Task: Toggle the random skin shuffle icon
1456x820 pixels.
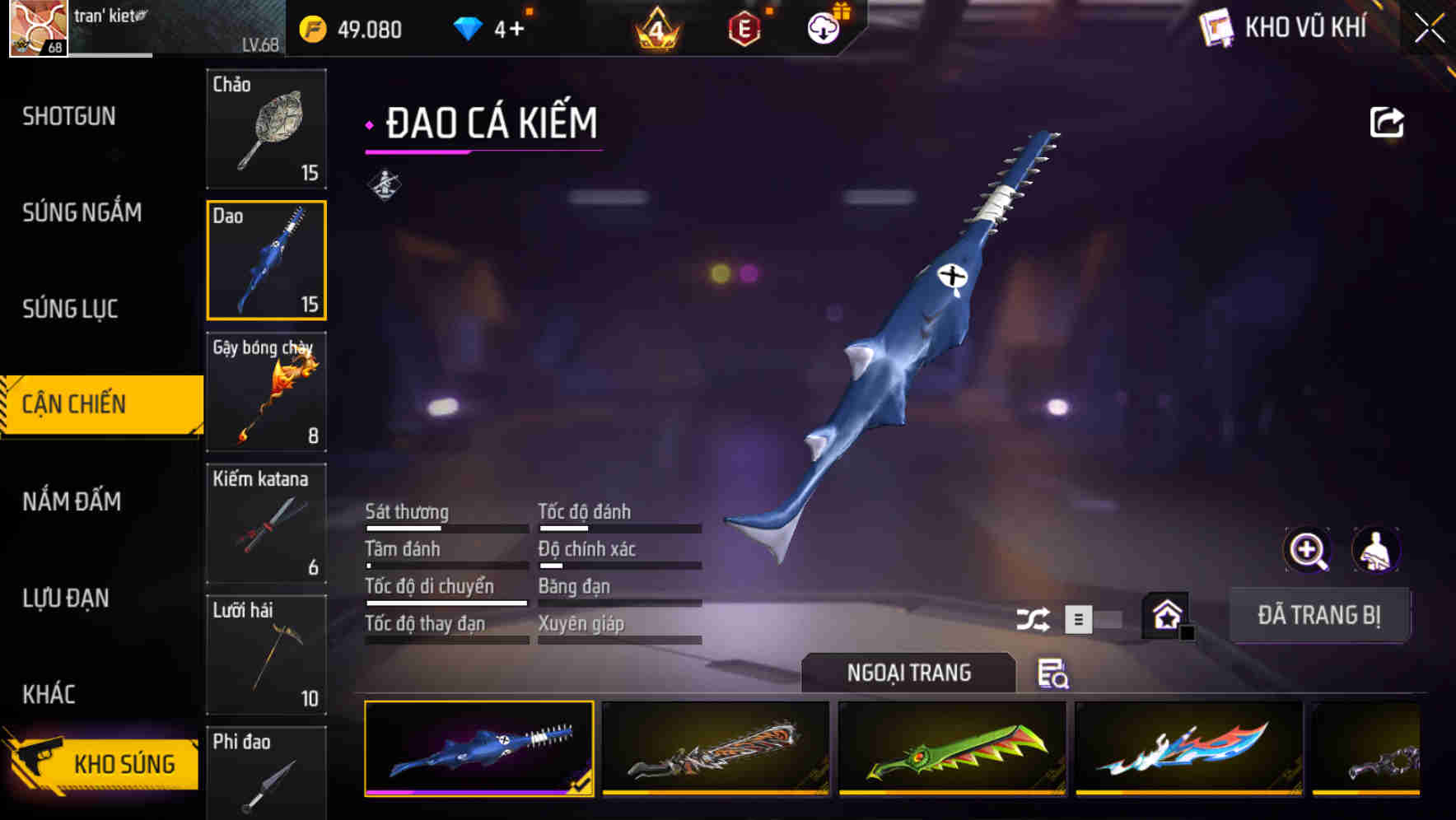Action: coord(1034,617)
